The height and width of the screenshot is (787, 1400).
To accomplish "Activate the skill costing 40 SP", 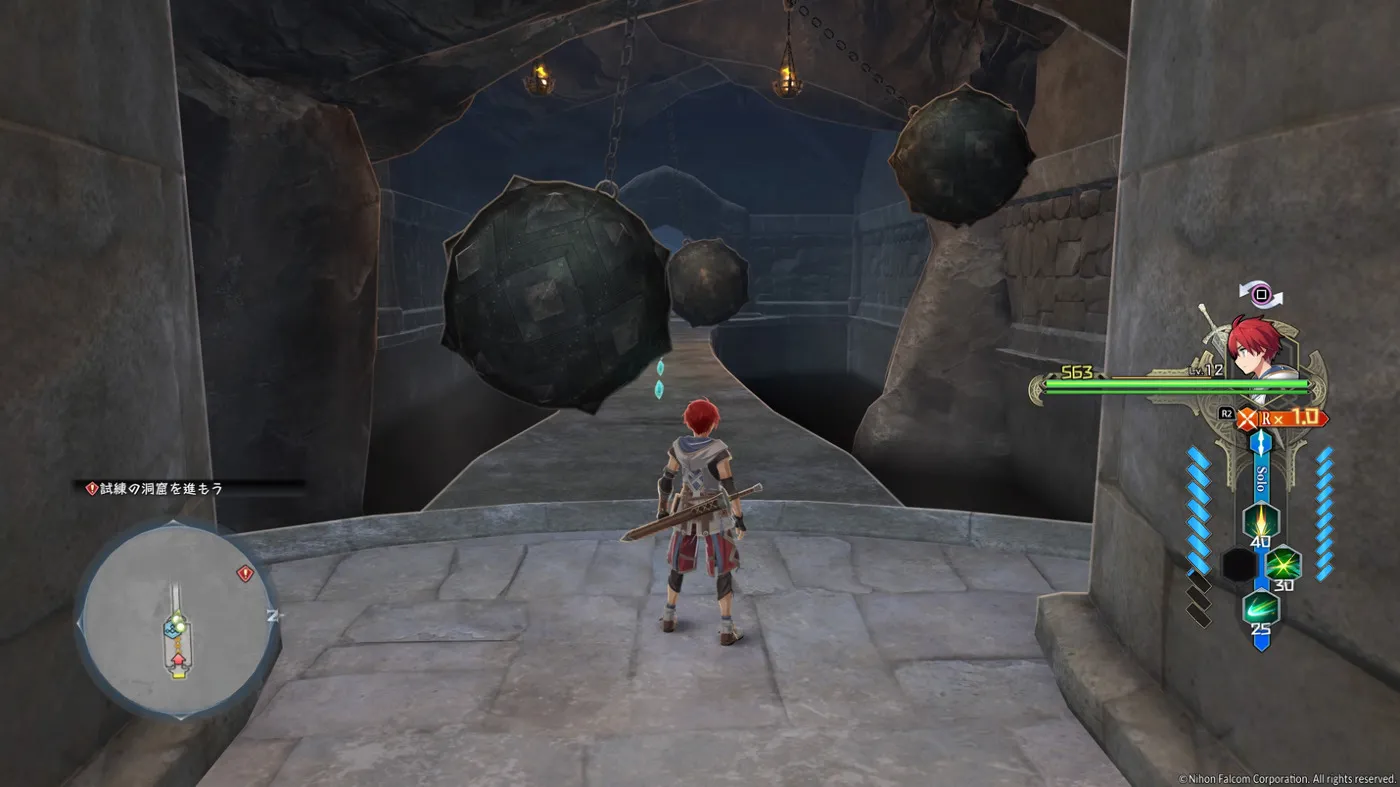I will [1261, 521].
